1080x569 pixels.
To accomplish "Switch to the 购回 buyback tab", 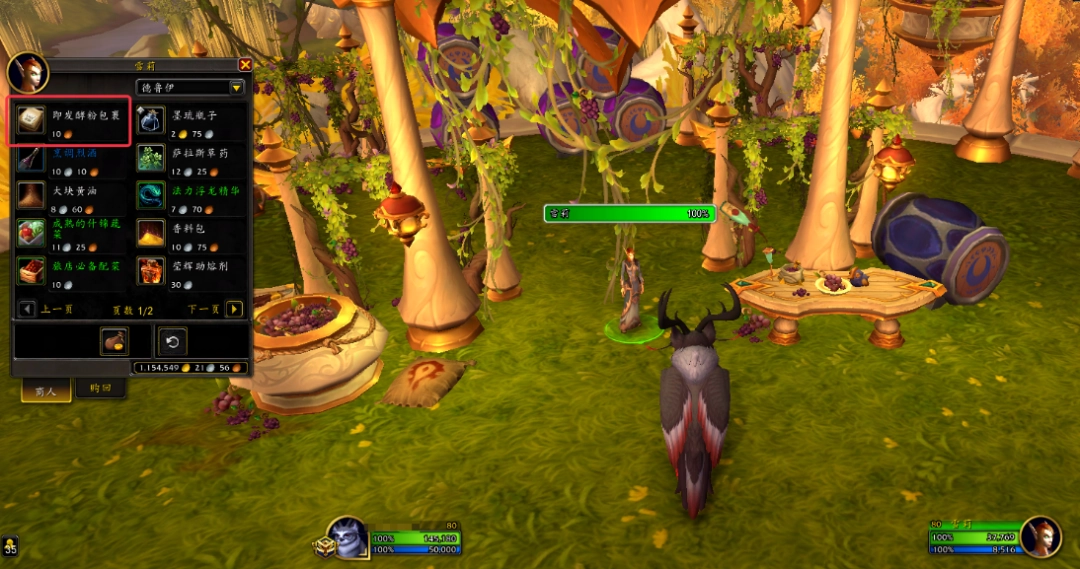I will click(101, 389).
